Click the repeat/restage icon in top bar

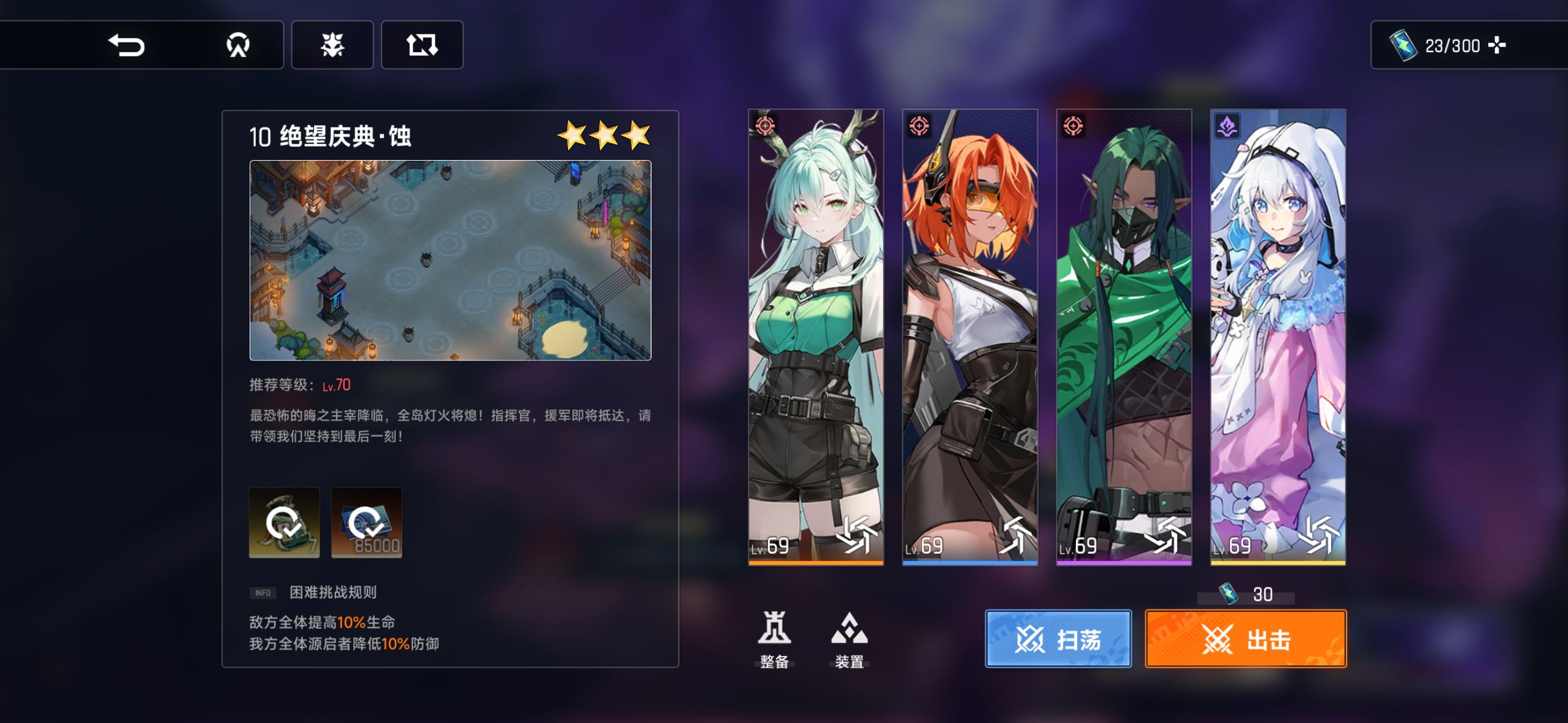click(422, 45)
